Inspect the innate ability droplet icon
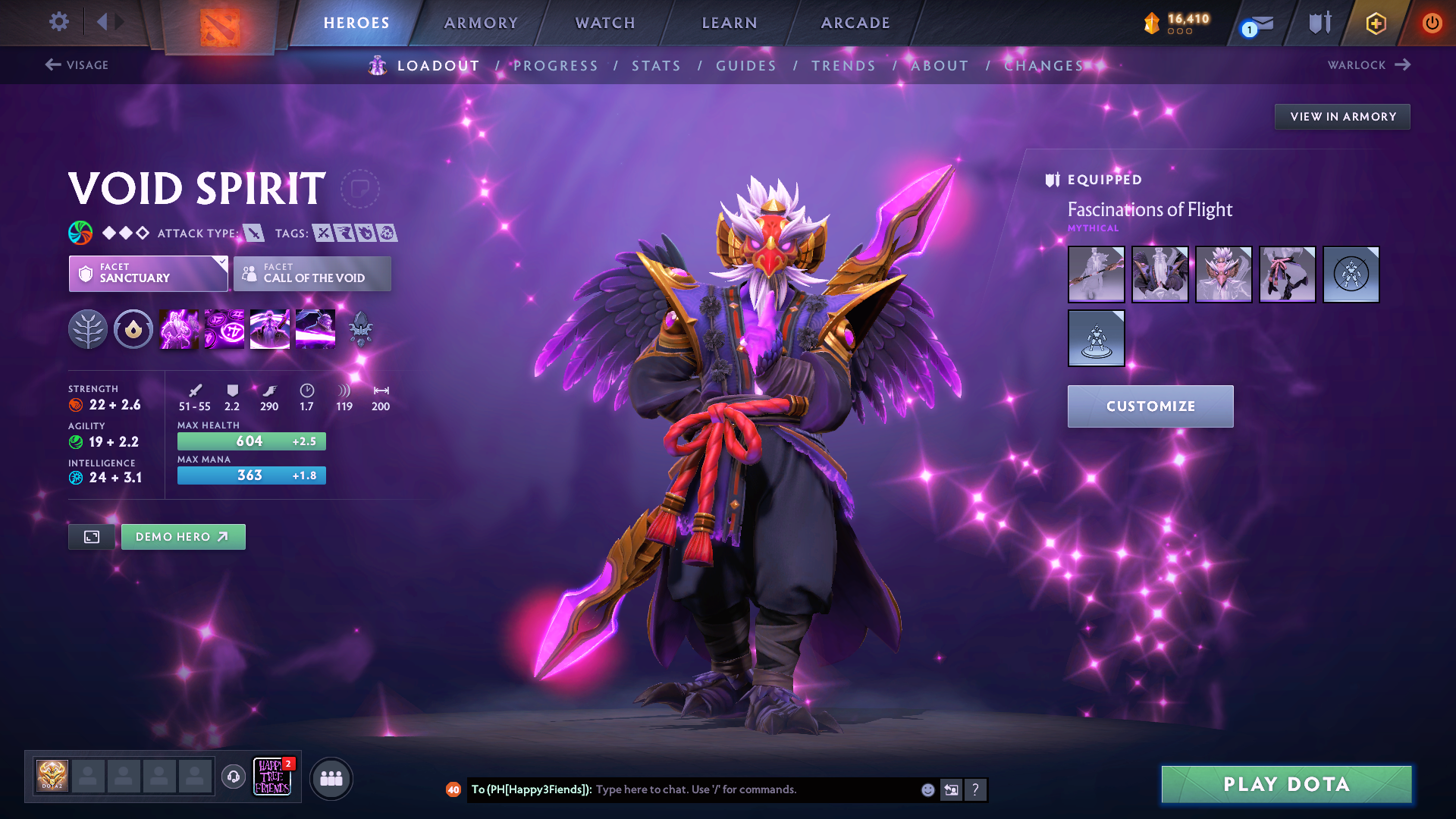The image size is (1456, 819). coord(133,328)
